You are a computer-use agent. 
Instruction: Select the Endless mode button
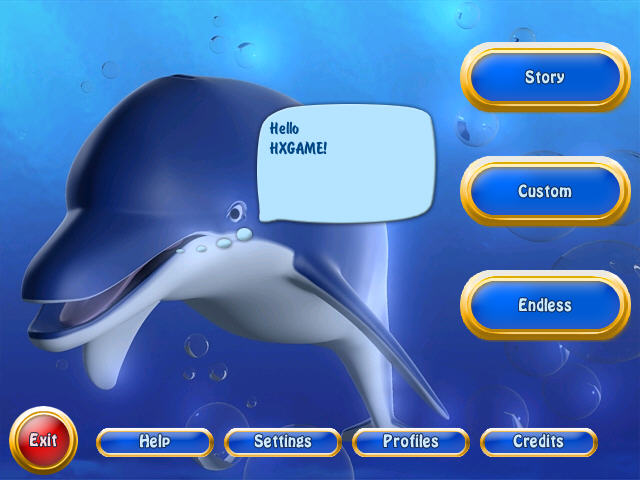(x=544, y=305)
